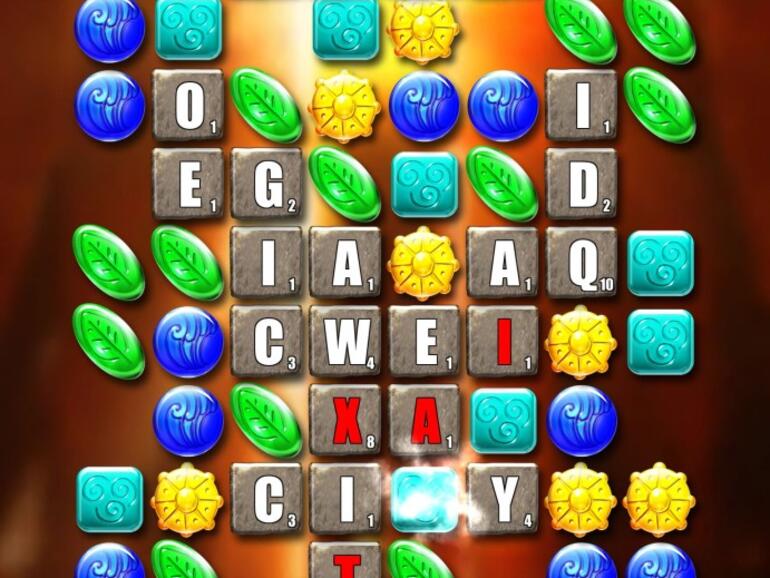The height and width of the screenshot is (578, 770).
Task: Select the O letter tile
Action: (188, 105)
